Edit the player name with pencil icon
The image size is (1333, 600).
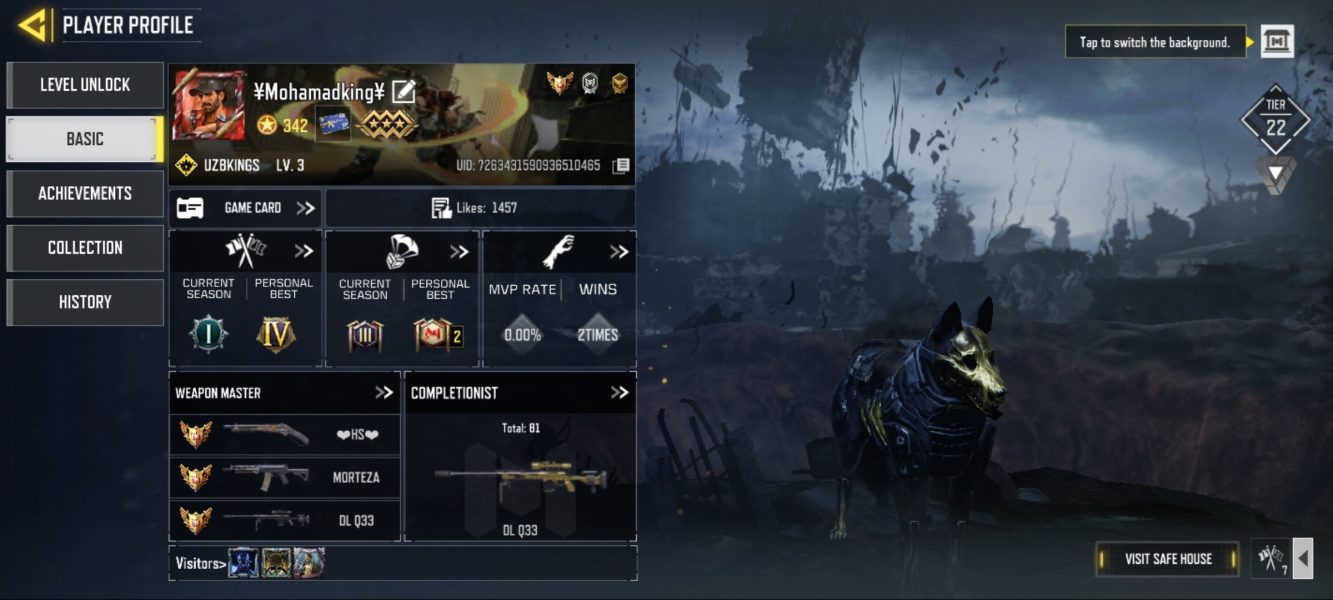pyautogui.click(x=403, y=92)
